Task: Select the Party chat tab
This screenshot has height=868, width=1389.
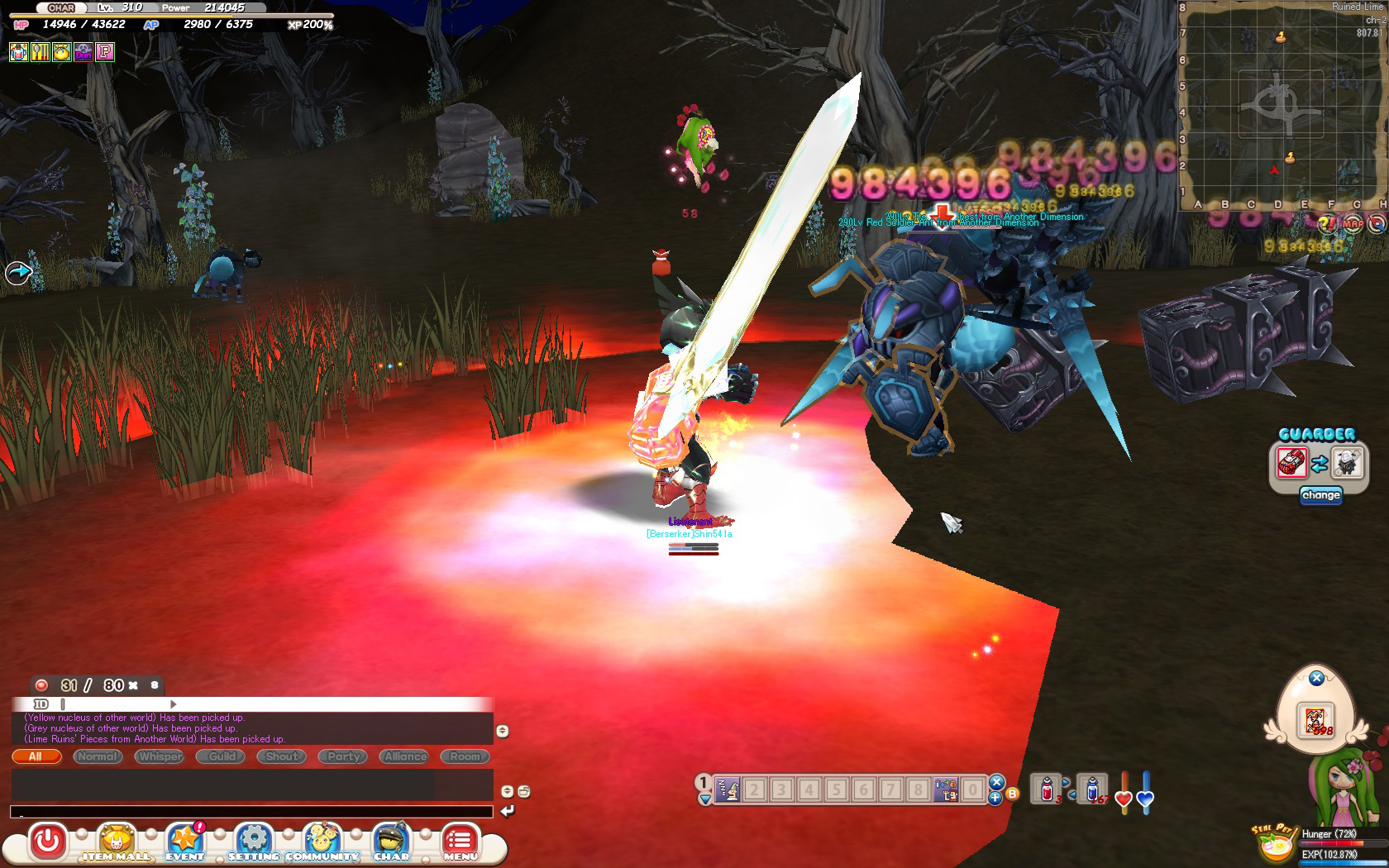Action: 344,756
